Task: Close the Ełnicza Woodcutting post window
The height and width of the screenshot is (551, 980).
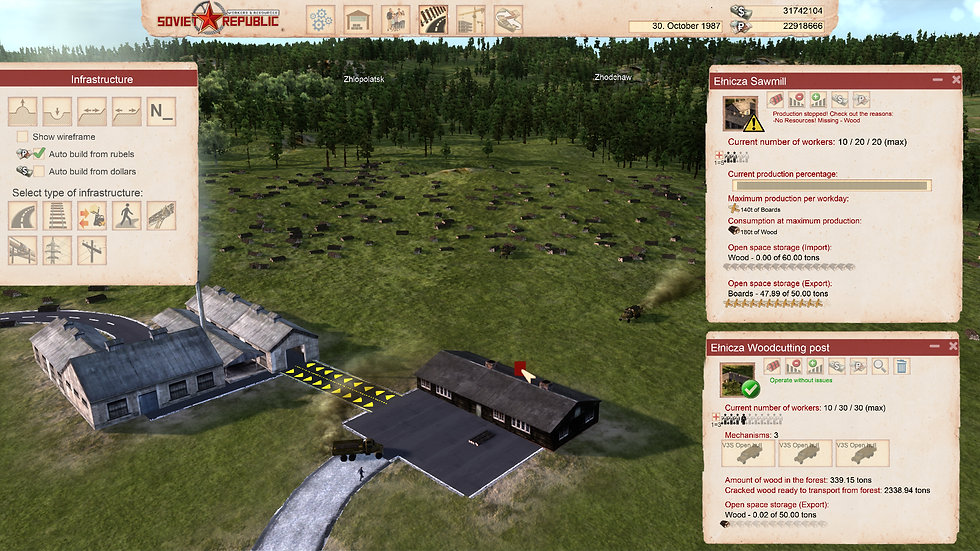Action: (x=954, y=346)
